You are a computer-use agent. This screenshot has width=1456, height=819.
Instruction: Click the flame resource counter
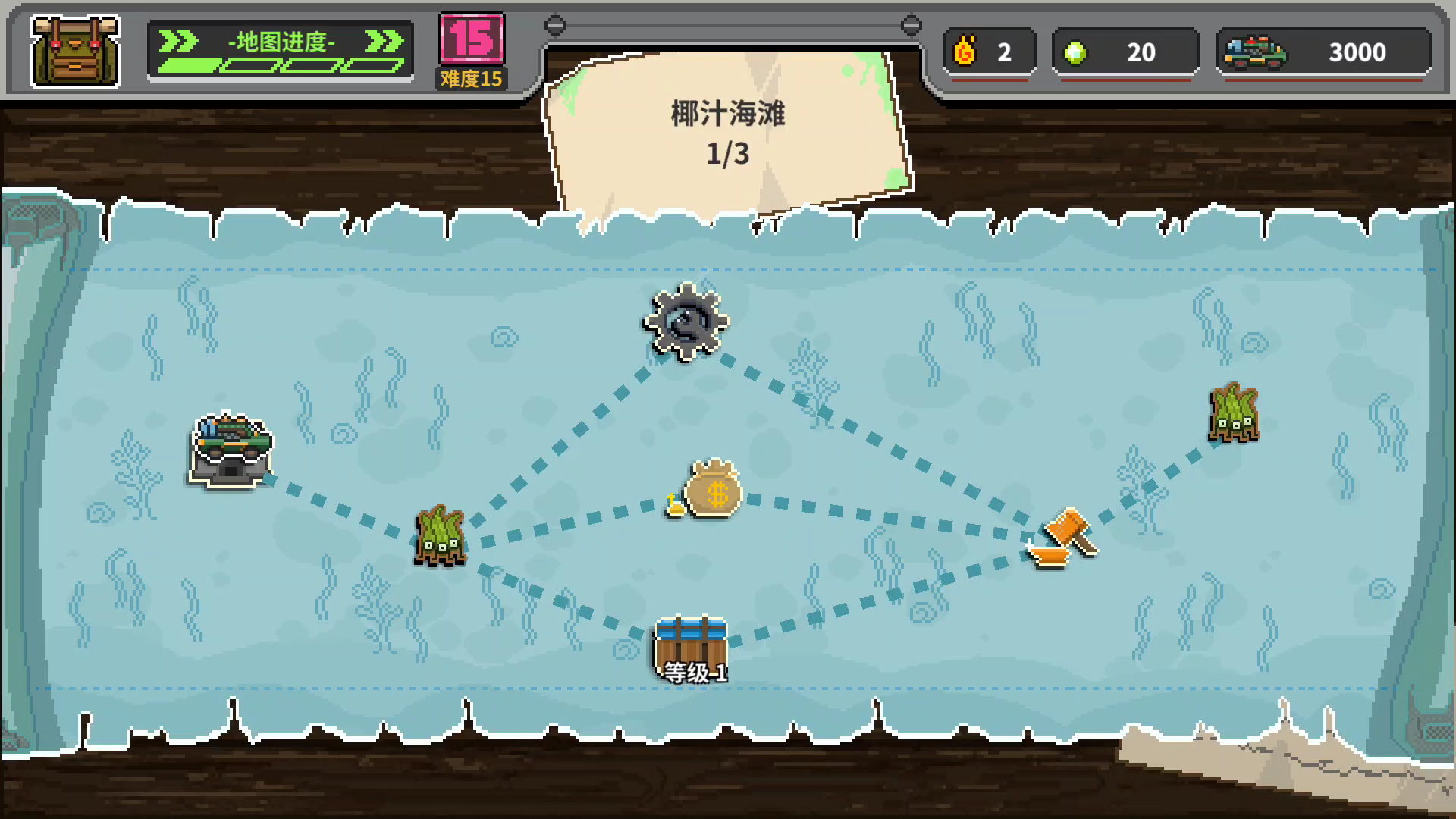988,52
